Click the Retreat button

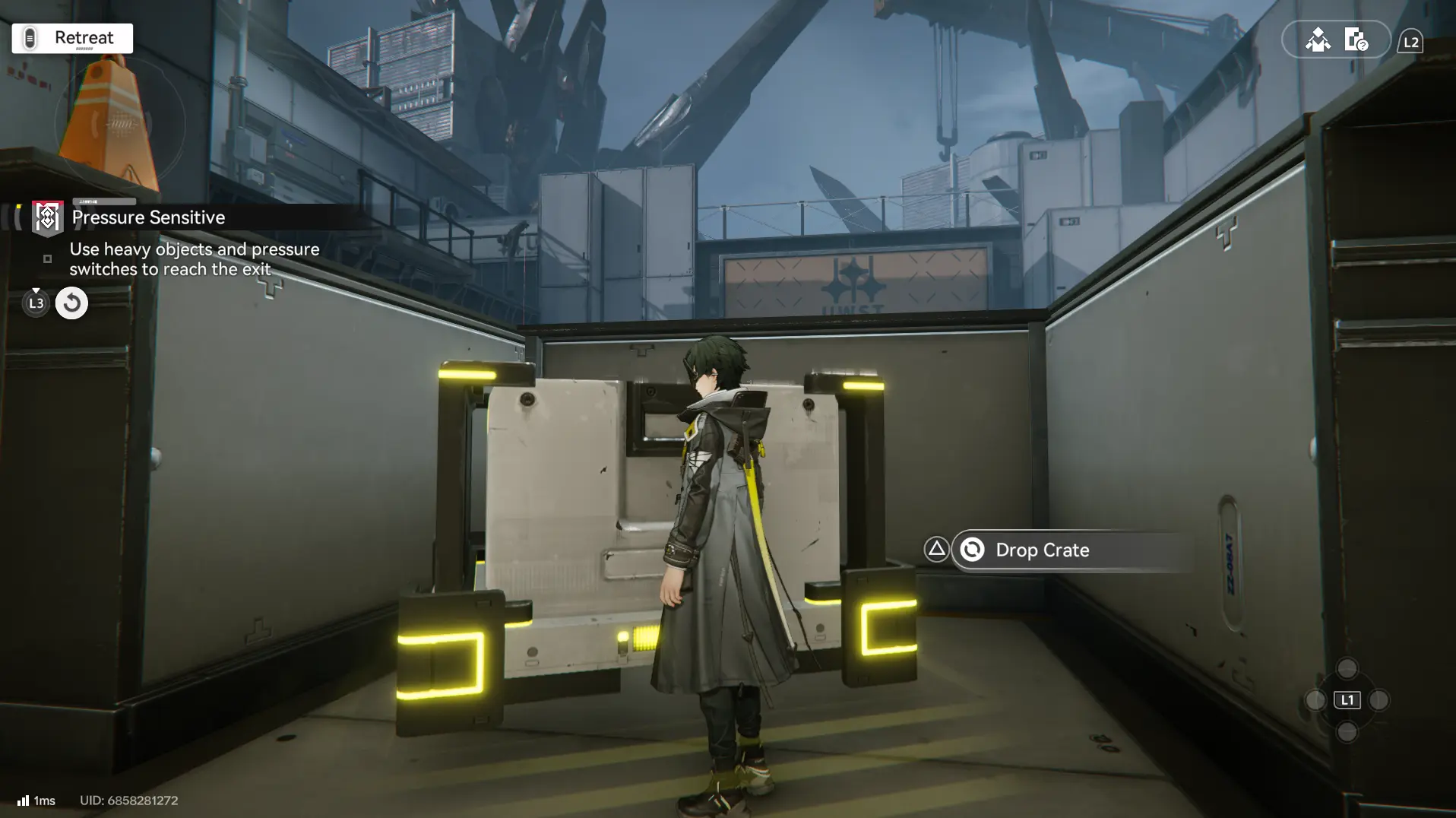point(72,38)
